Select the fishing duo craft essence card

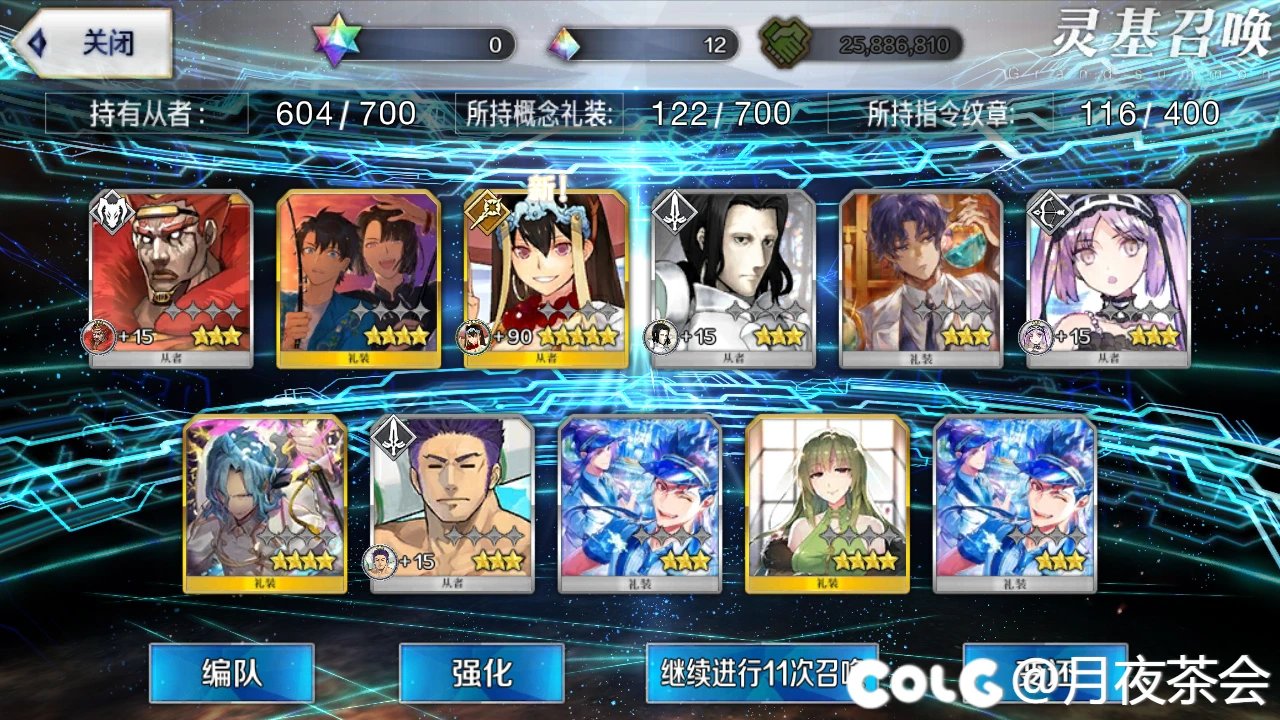coord(360,270)
